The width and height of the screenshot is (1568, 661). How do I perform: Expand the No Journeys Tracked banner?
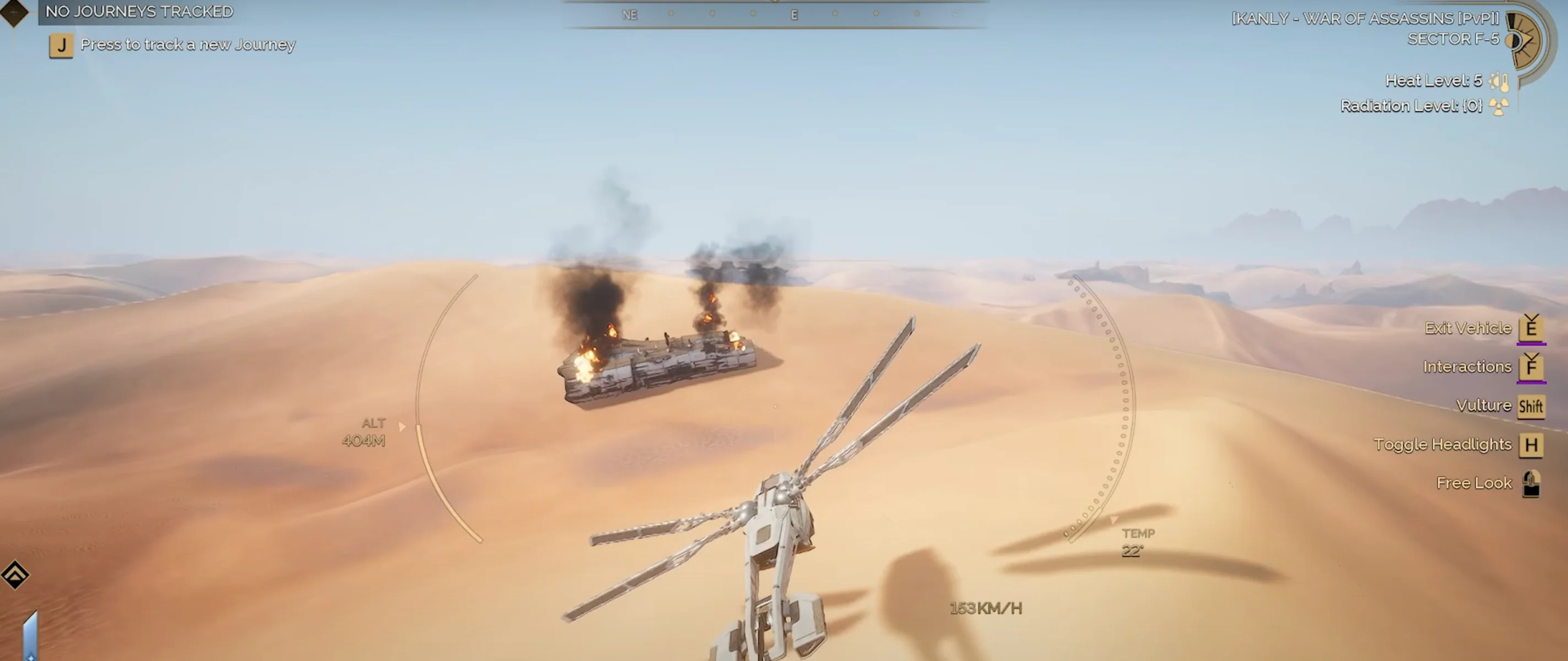(138, 11)
